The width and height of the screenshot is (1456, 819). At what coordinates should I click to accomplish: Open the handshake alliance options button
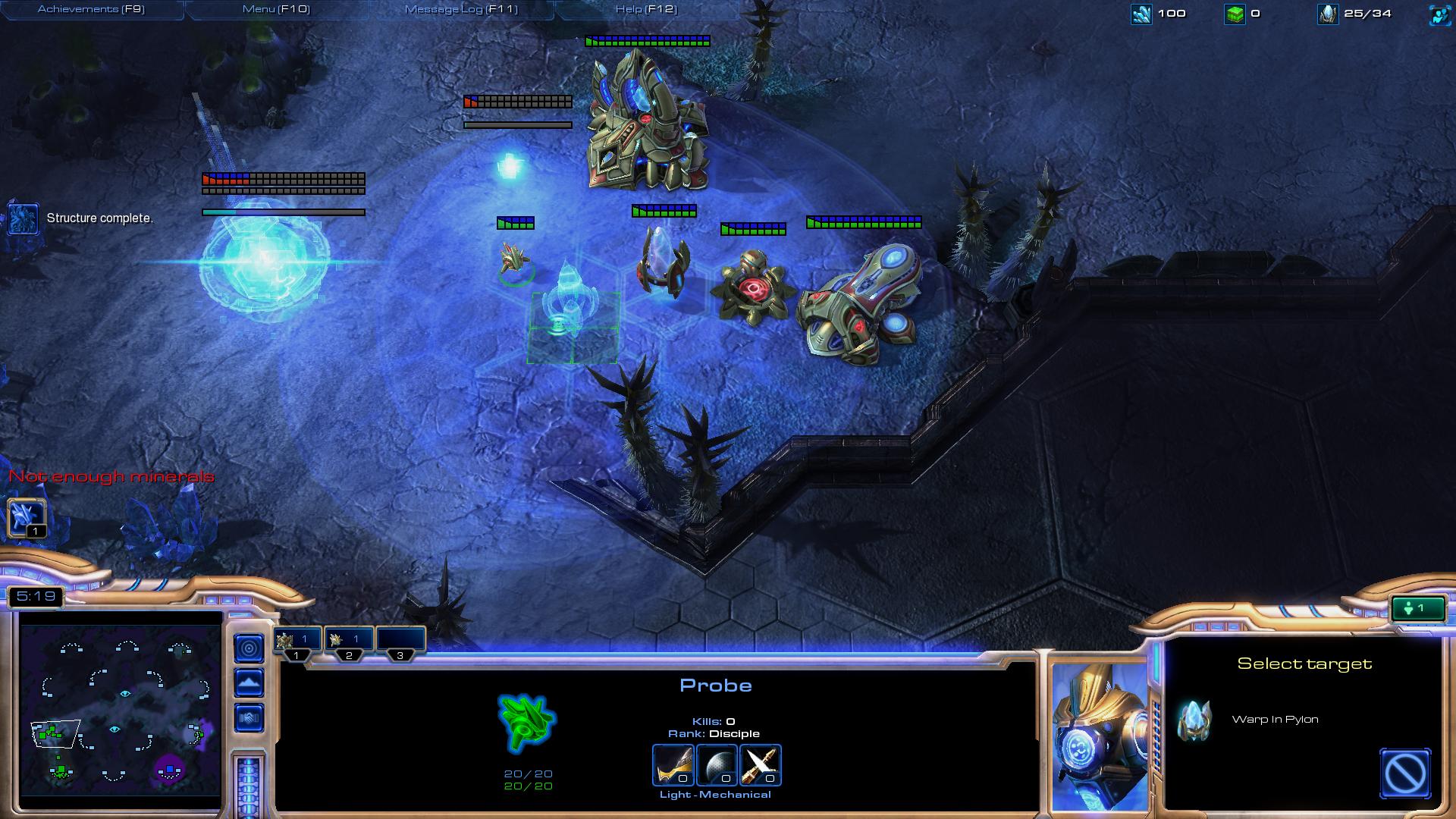pyautogui.click(x=249, y=717)
